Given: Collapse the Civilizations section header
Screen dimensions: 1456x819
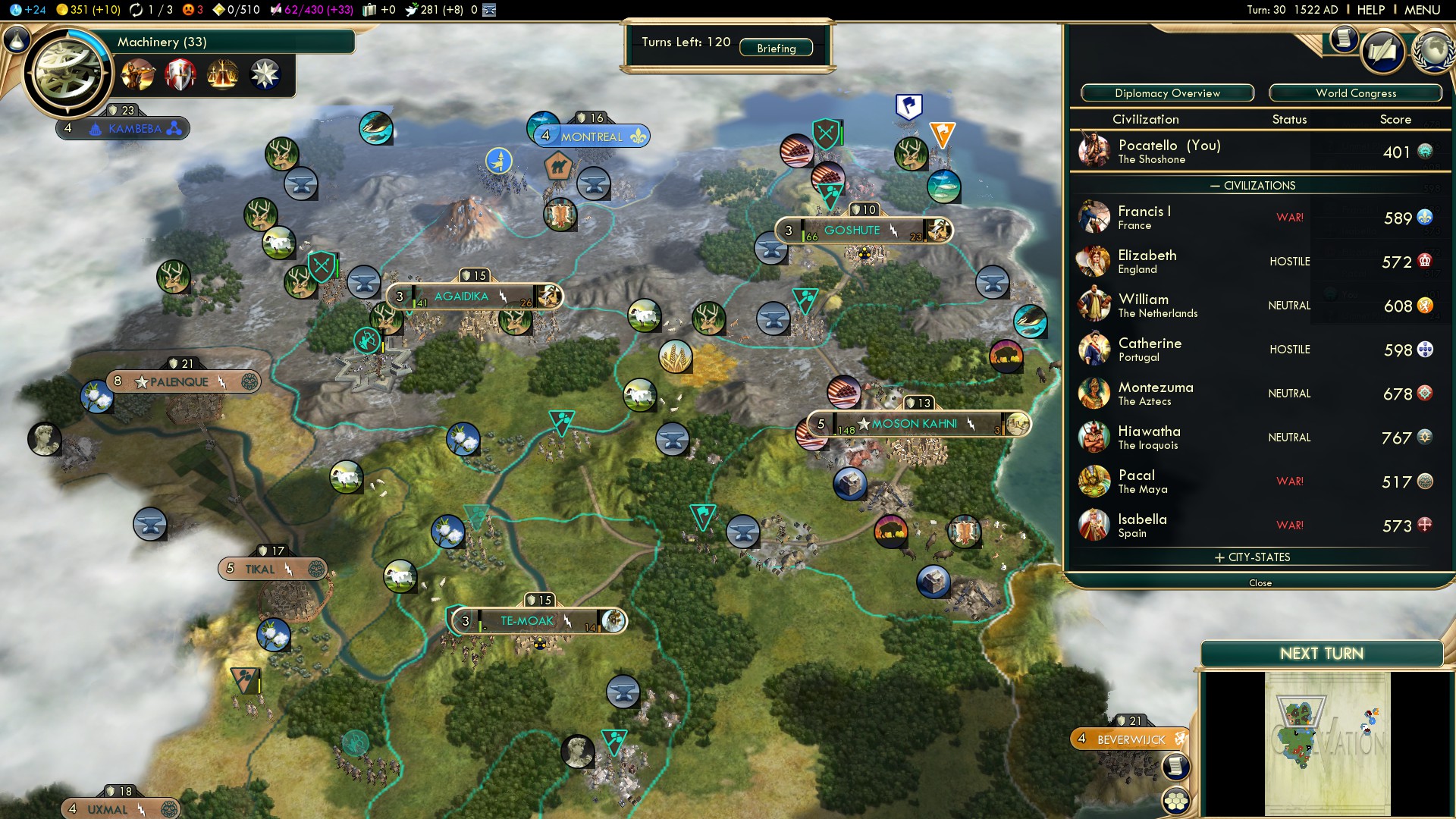Looking at the screenshot, I should coord(1259,186).
